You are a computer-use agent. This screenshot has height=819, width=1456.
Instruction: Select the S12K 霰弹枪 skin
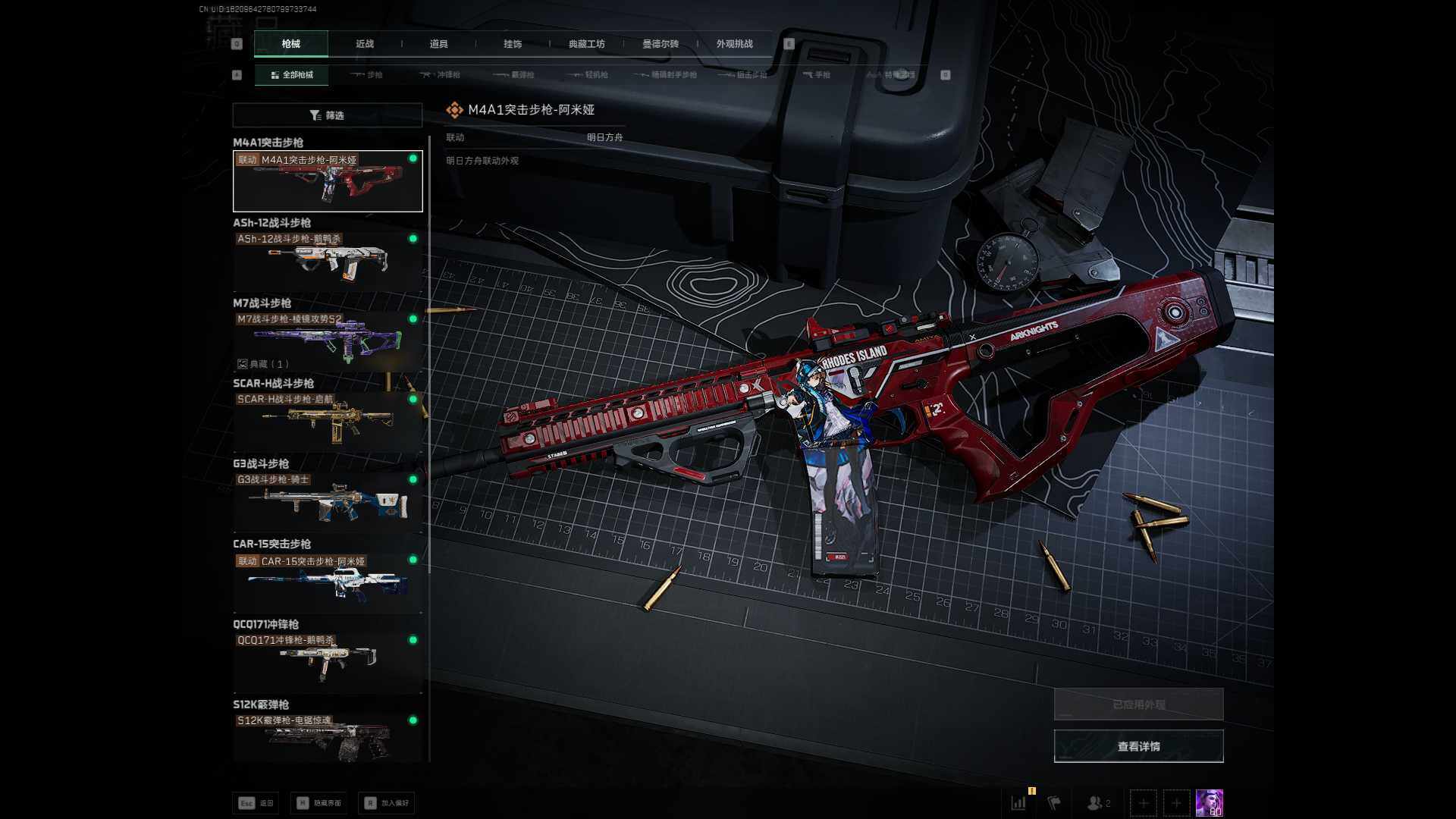pos(328,738)
